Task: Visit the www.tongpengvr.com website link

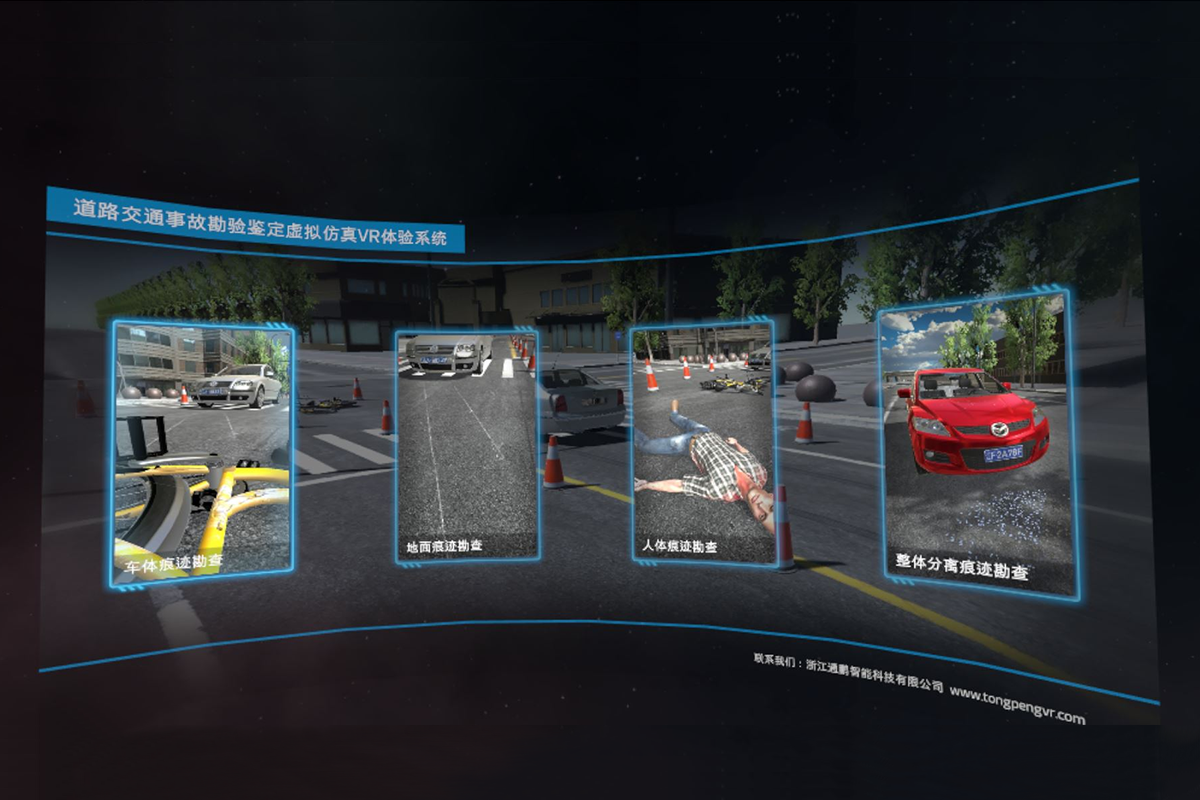Action: point(1016,703)
